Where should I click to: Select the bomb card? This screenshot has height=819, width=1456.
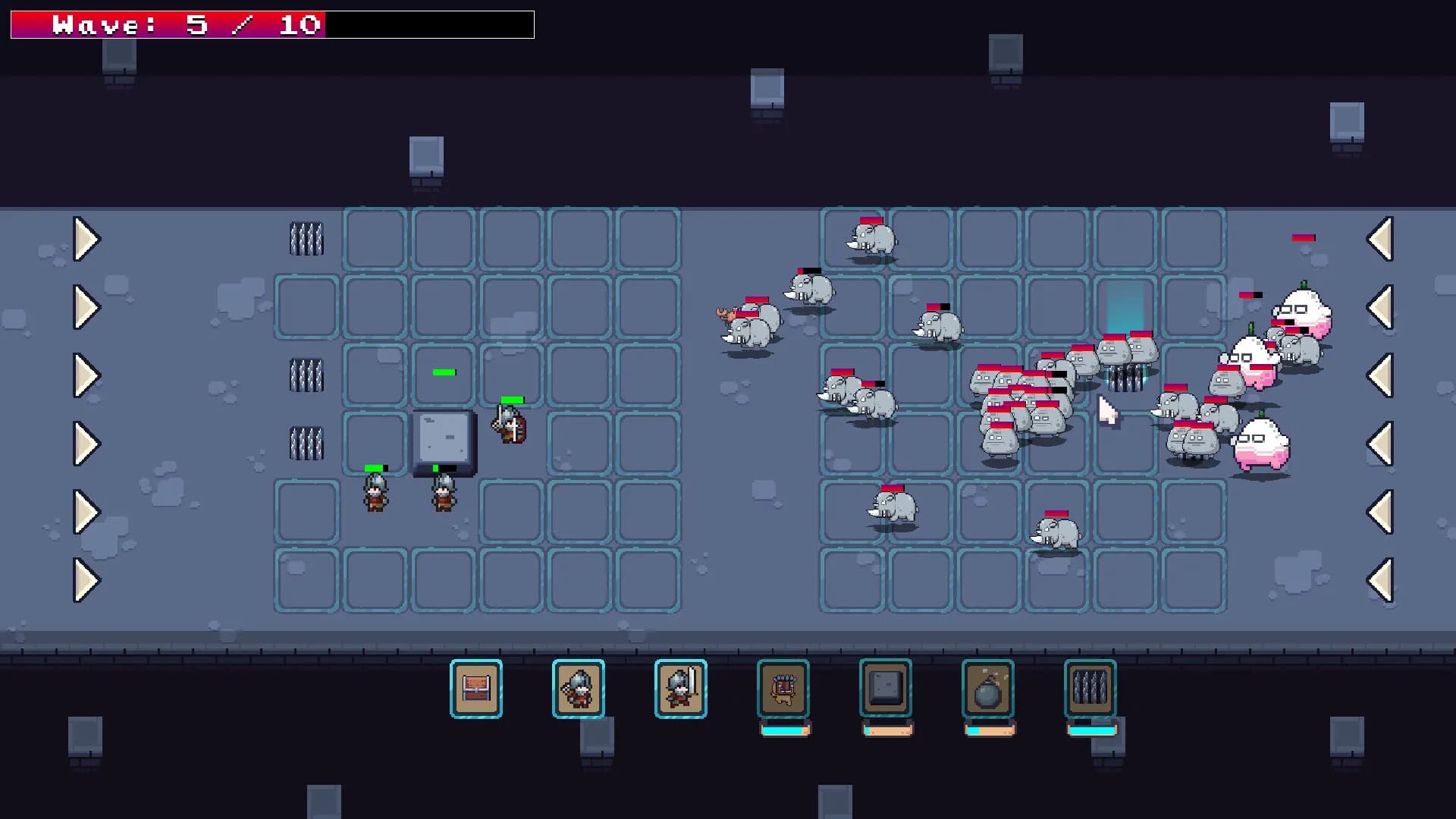point(988,689)
